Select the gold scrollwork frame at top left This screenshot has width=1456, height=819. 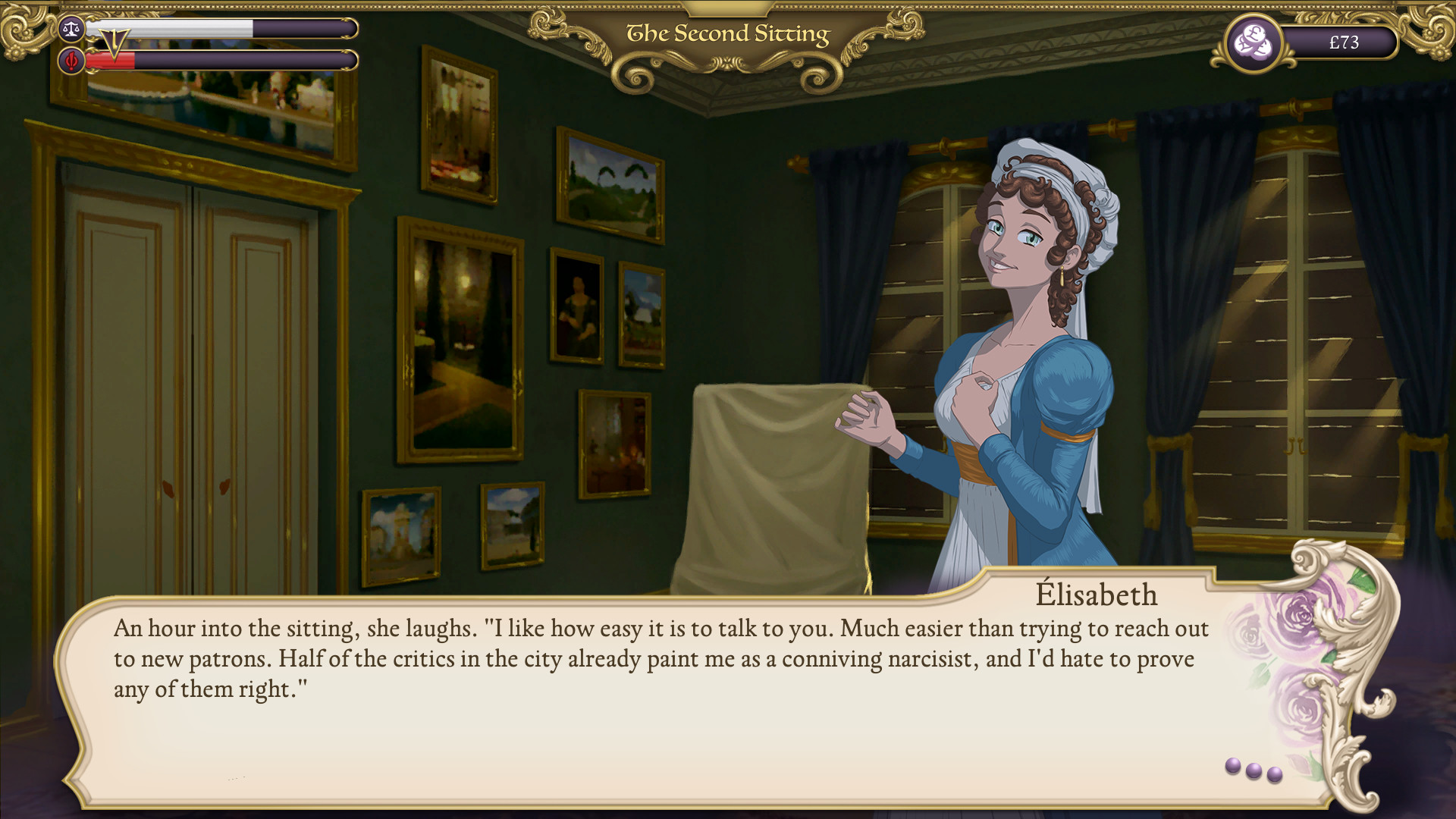coord(23,30)
